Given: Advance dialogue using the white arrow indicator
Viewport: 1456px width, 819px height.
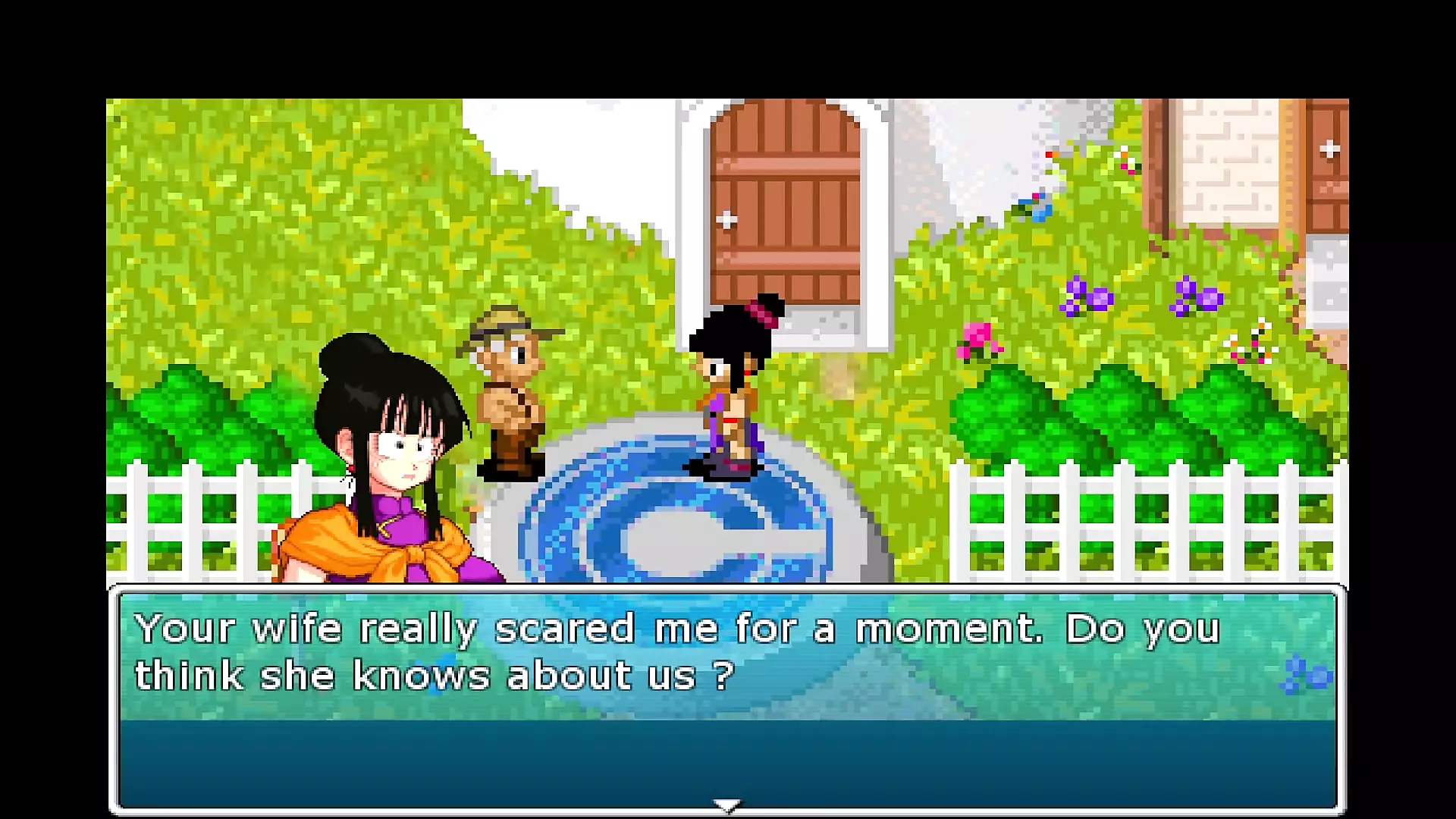Looking at the screenshot, I should (x=726, y=805).
